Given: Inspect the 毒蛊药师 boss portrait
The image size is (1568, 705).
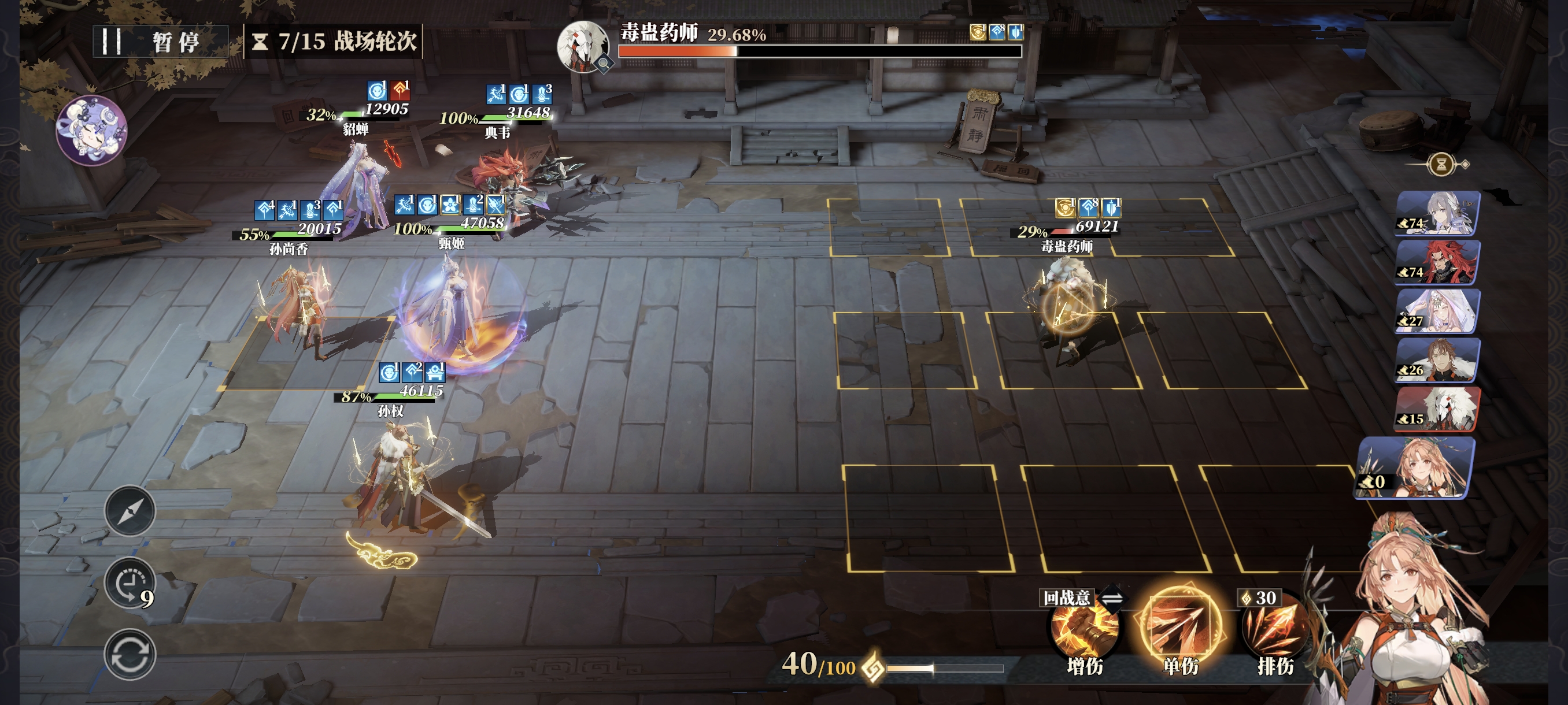Looking at the screenshot, I should (583, 46).
